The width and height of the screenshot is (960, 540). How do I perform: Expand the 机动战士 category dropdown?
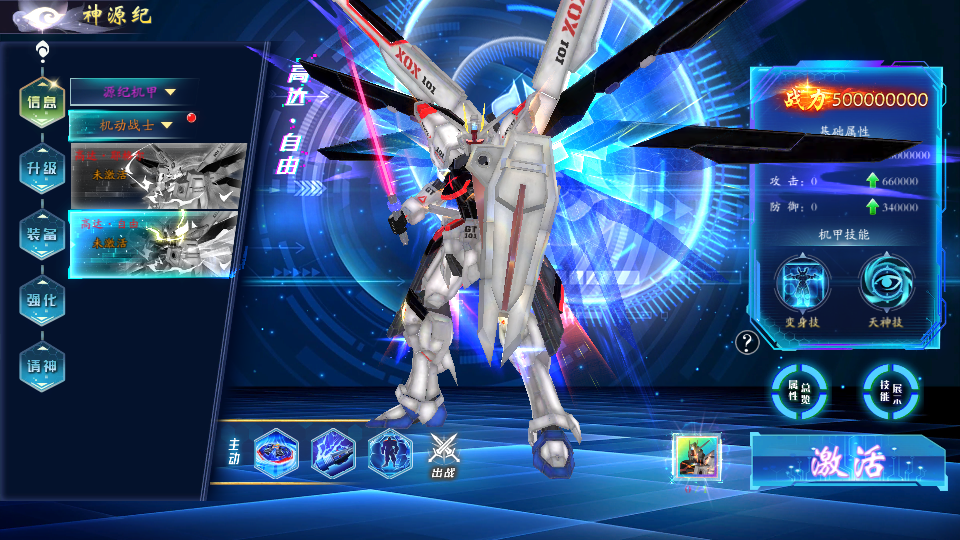tap(134, 125)
